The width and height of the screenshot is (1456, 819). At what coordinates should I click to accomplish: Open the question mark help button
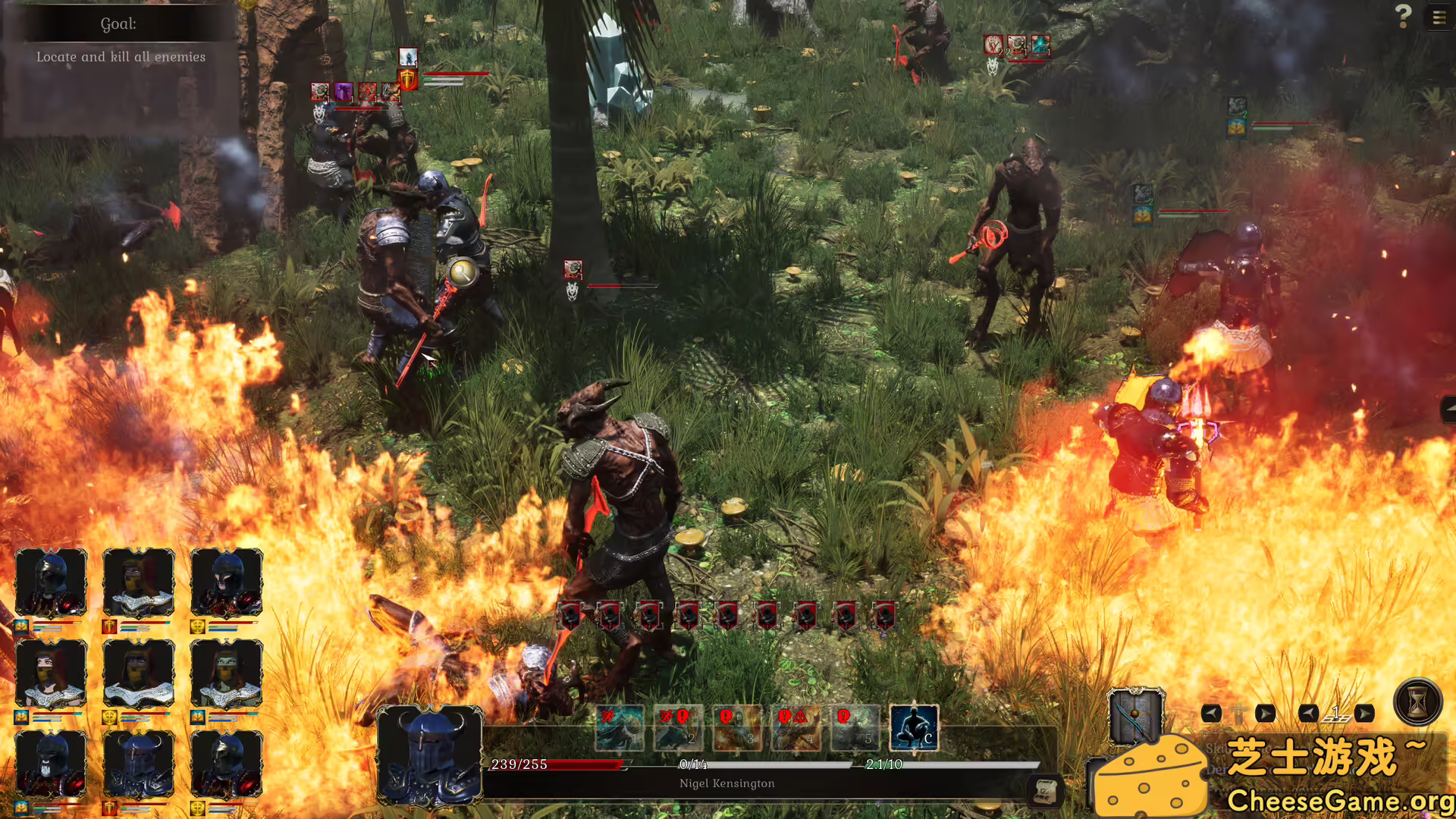click(x=1403, y=16)
